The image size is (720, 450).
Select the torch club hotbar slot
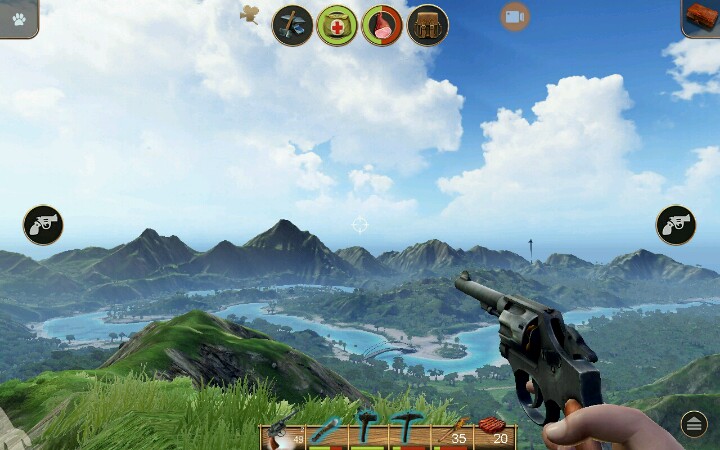pos(325,431)
